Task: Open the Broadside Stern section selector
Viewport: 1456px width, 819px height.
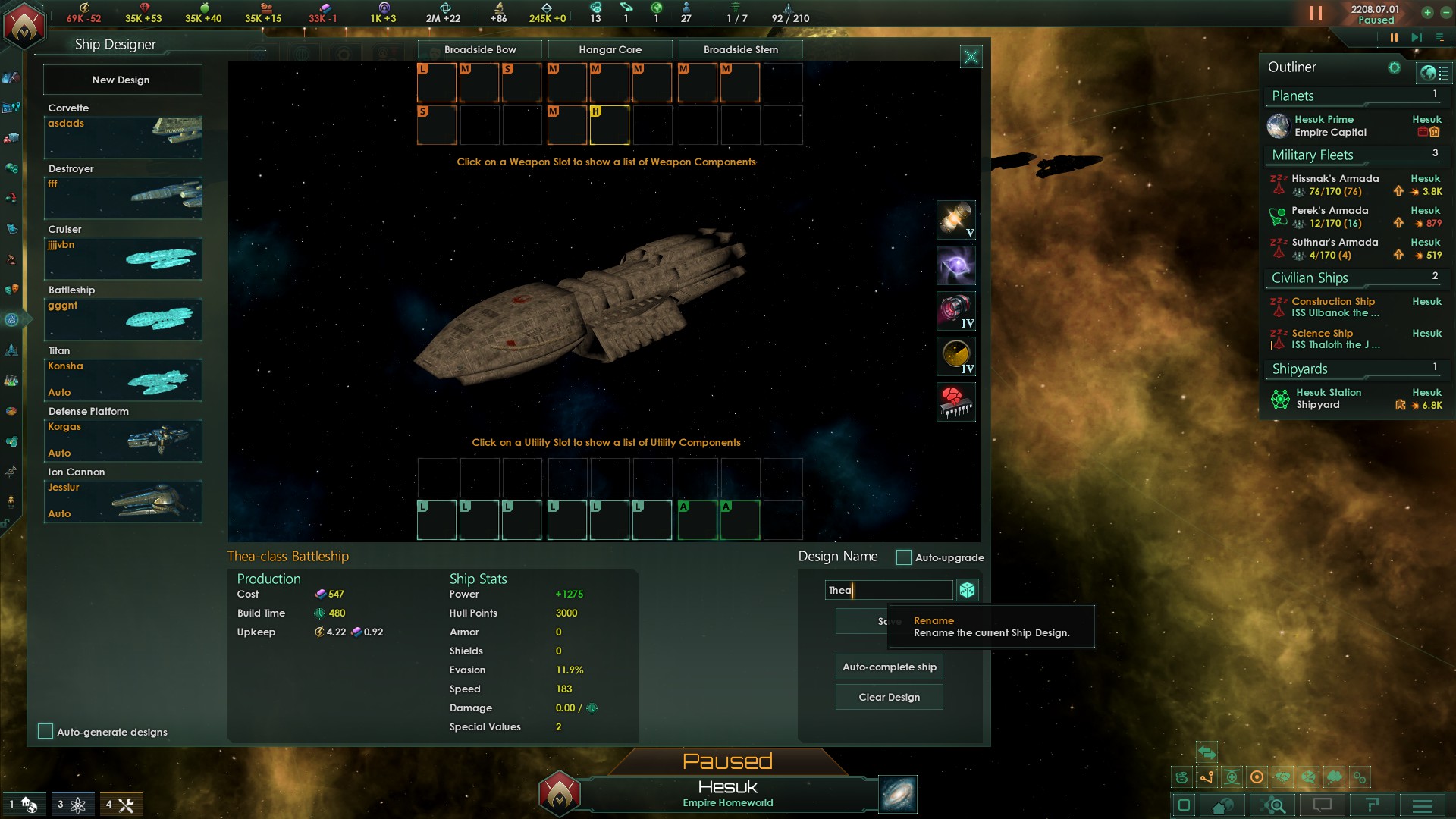Action: pos(740,50)
